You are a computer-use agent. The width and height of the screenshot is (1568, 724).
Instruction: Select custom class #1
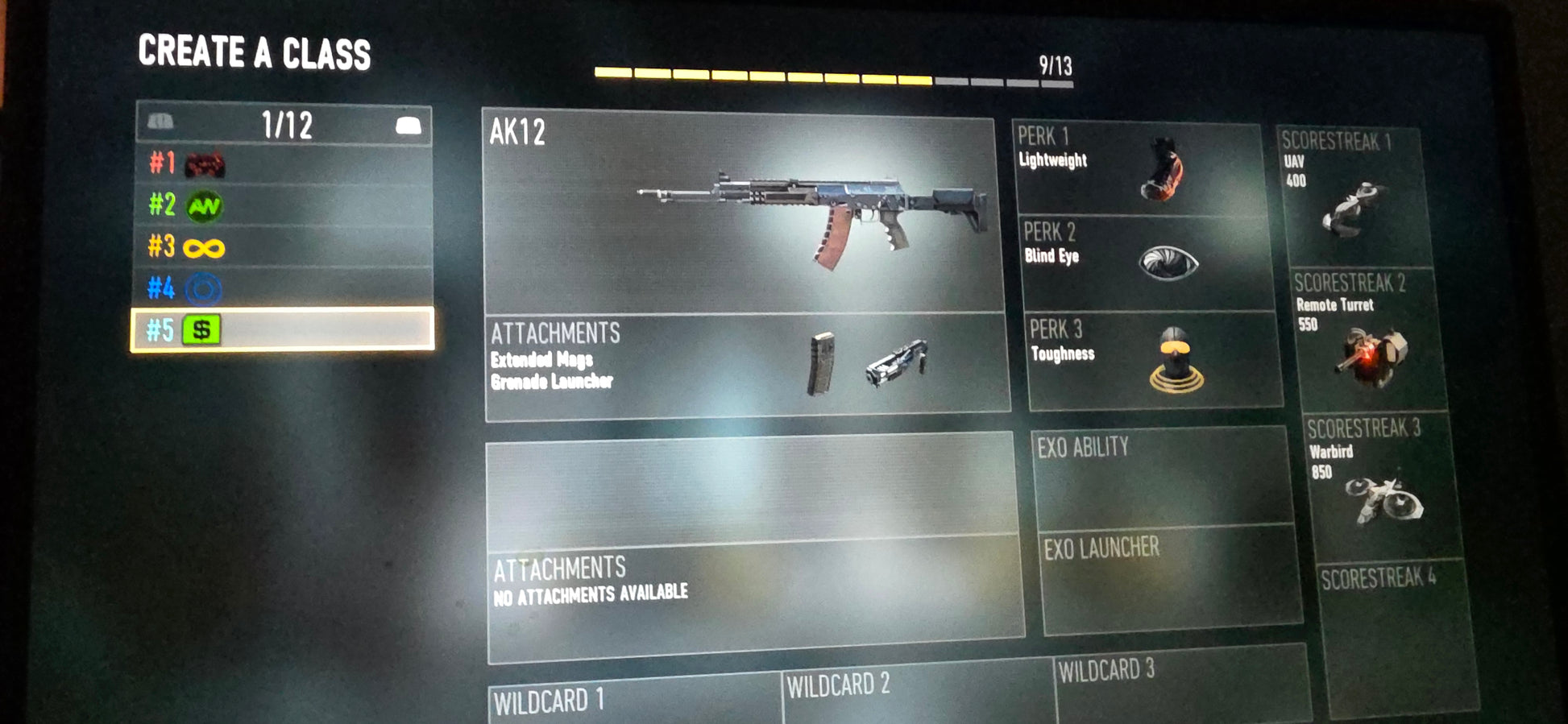click(x=284, y=165)
